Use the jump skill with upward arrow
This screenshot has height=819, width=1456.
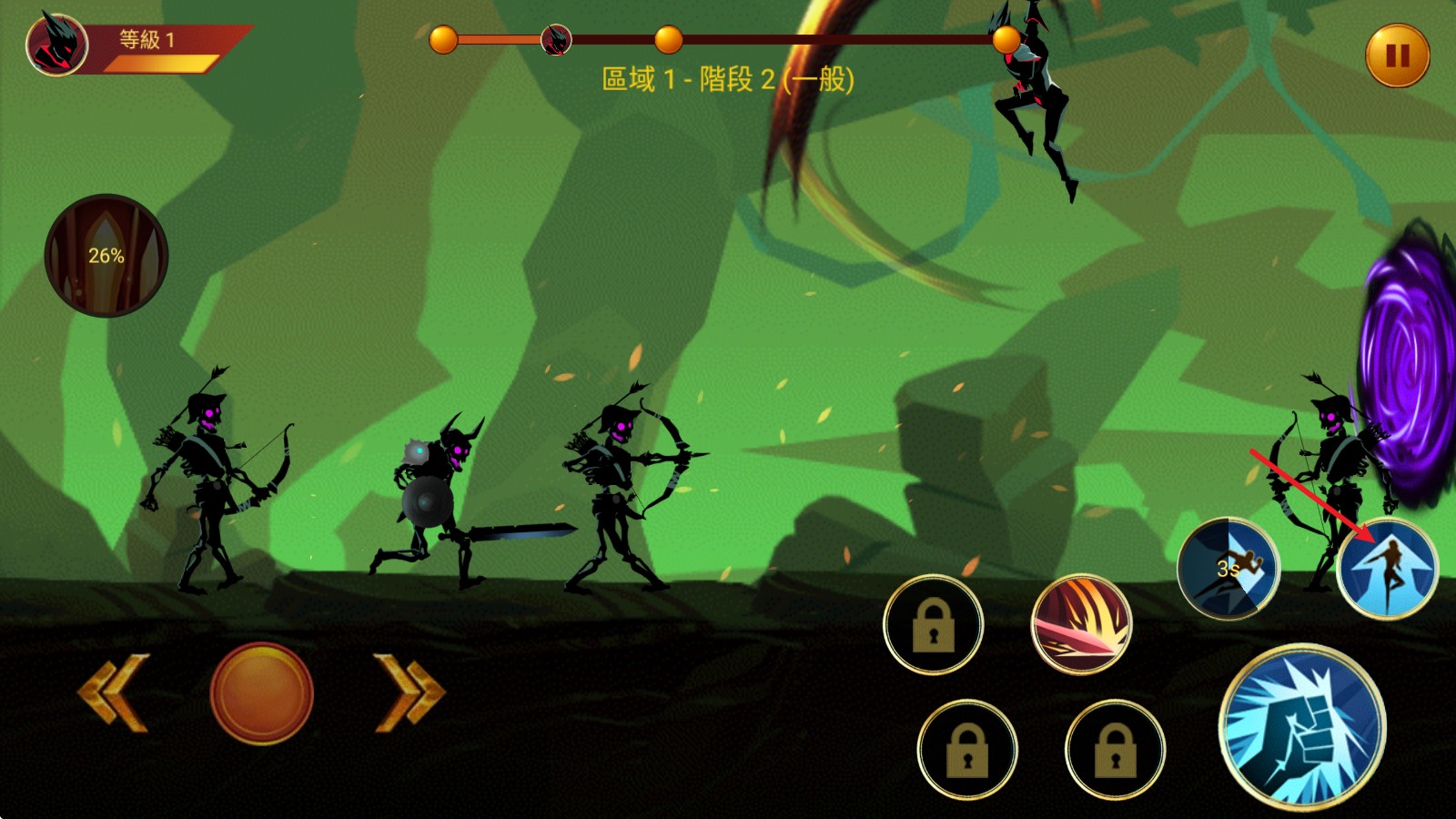tap(1387, 570)
